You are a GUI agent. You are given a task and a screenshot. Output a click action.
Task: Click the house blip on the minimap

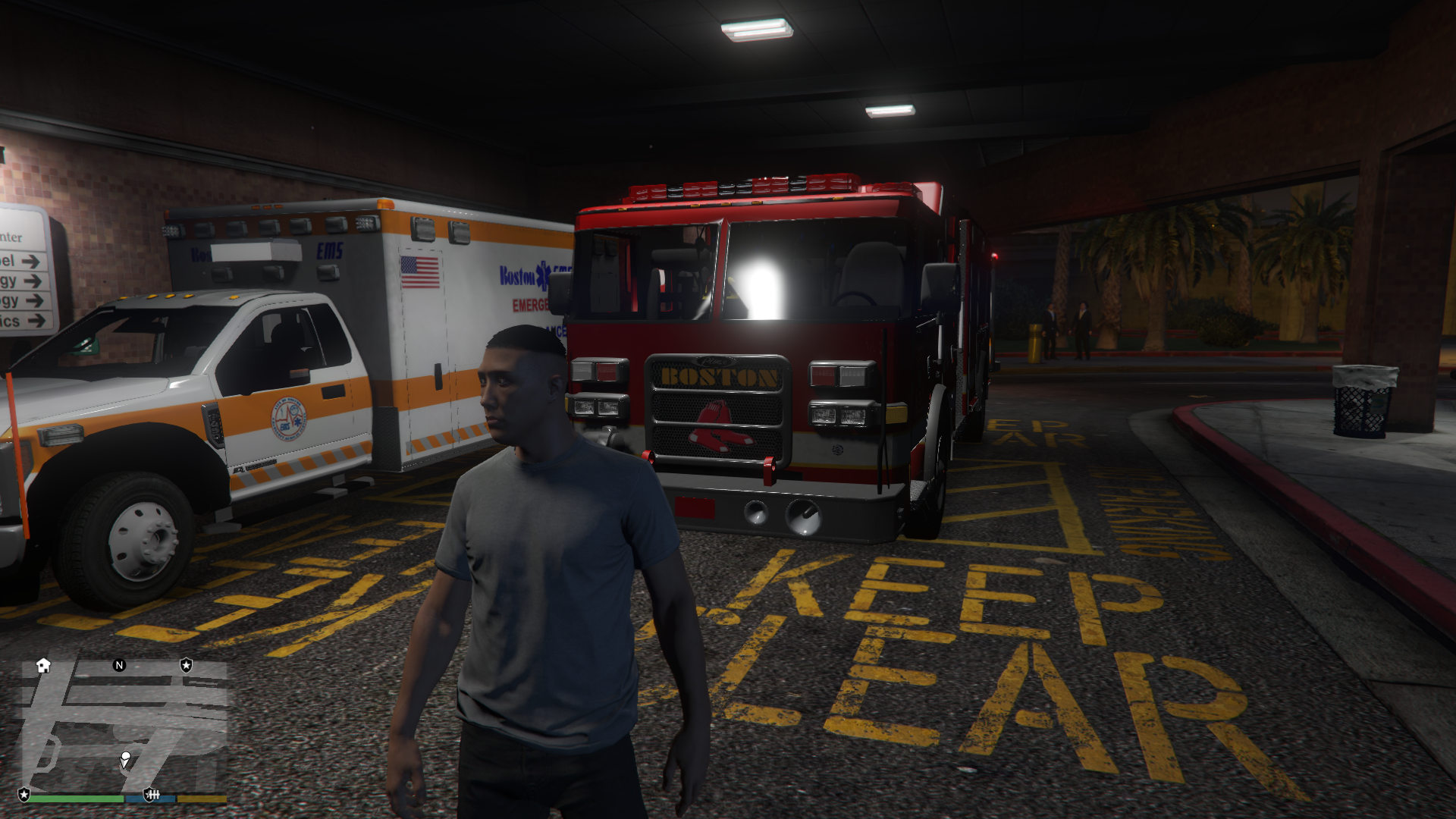point(43,666)
